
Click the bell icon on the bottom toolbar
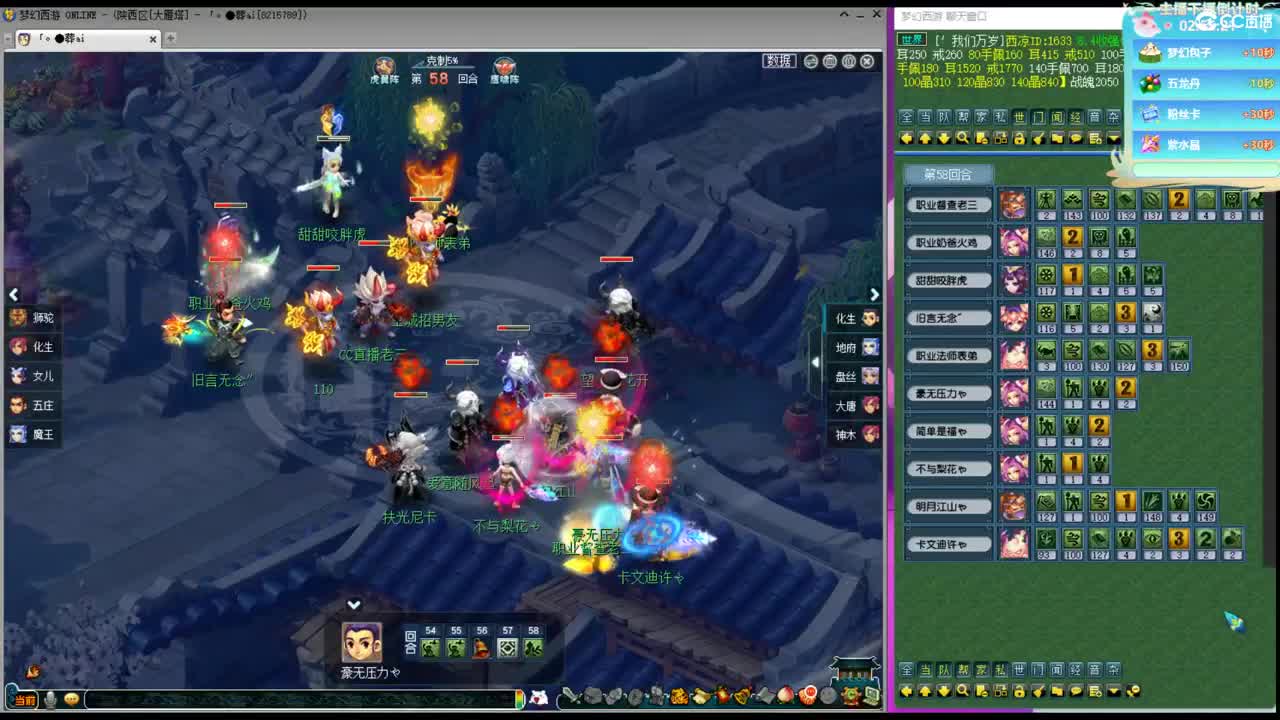point(742,696)
